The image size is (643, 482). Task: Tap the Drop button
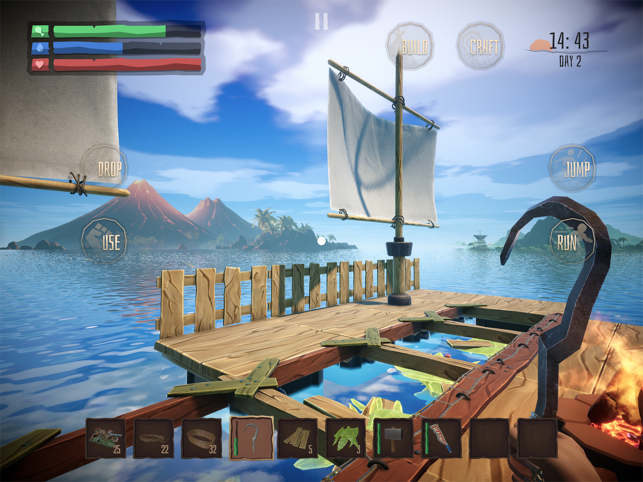[x=103, y=166]
